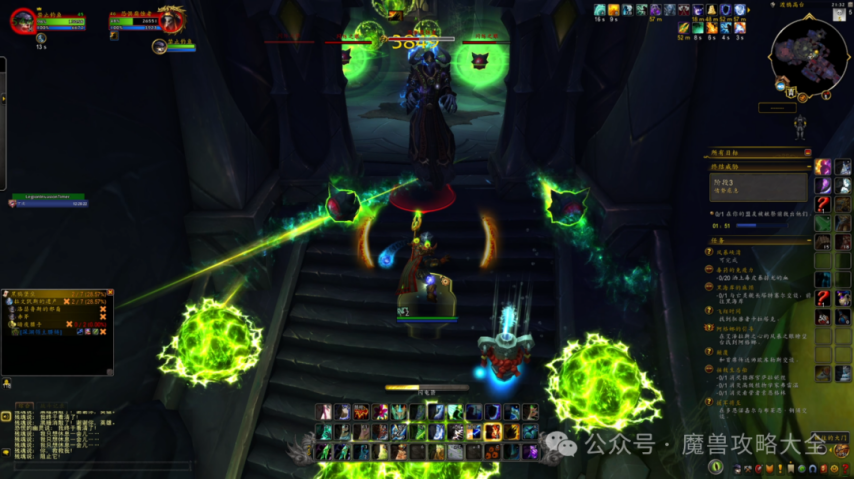854x479 pixels.
Task: Select the red question mark icon in right bar
Action: [823, 204]
